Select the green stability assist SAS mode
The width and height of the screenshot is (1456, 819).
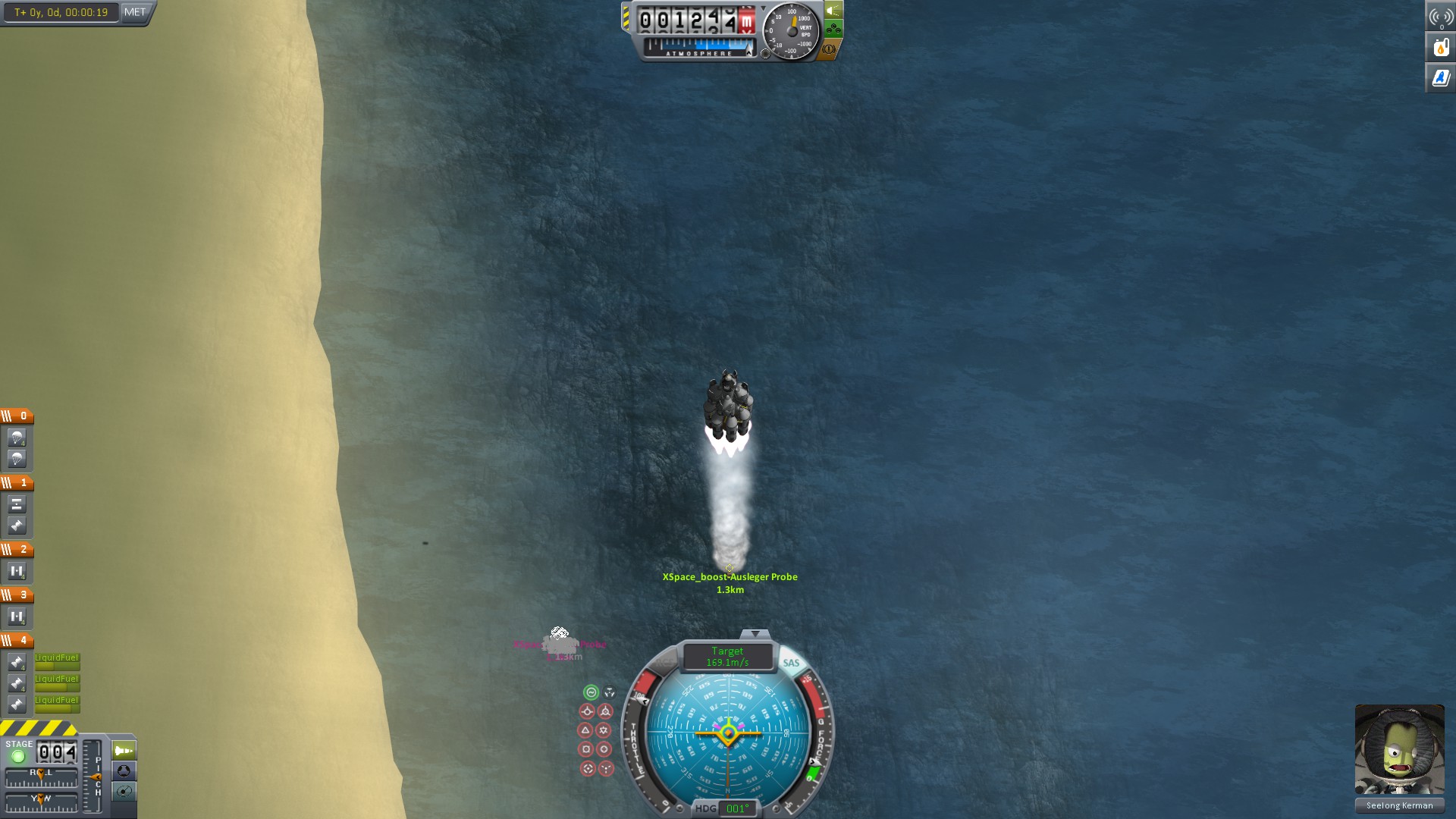click(591, 692)
